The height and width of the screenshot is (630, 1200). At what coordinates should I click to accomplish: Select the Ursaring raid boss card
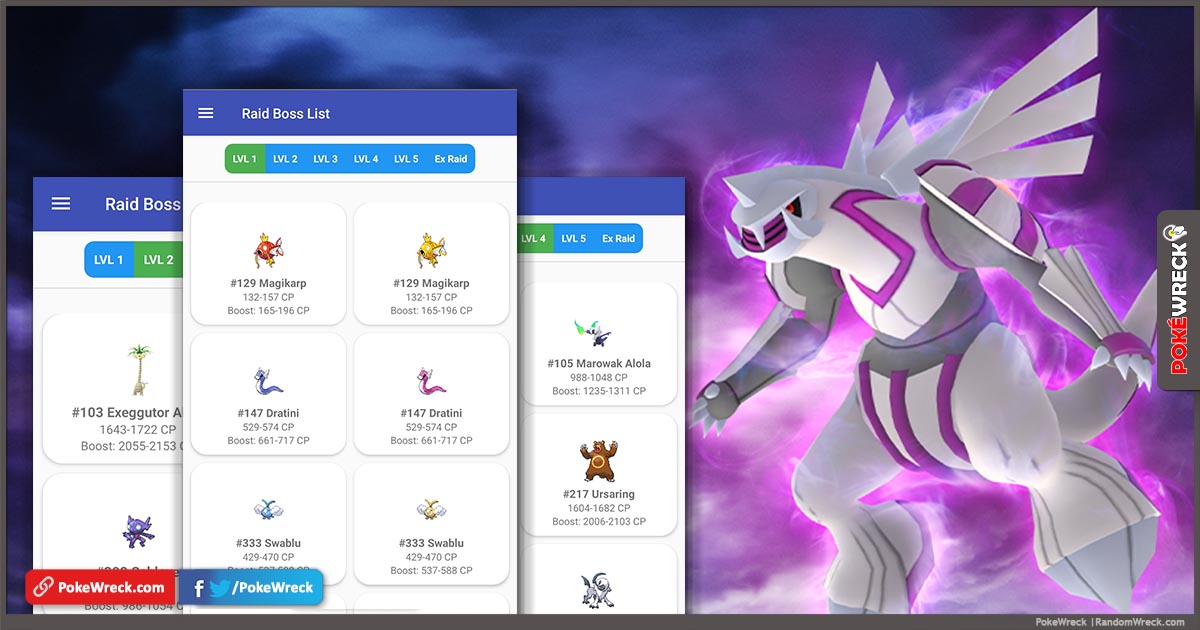[x=599, y=475]
